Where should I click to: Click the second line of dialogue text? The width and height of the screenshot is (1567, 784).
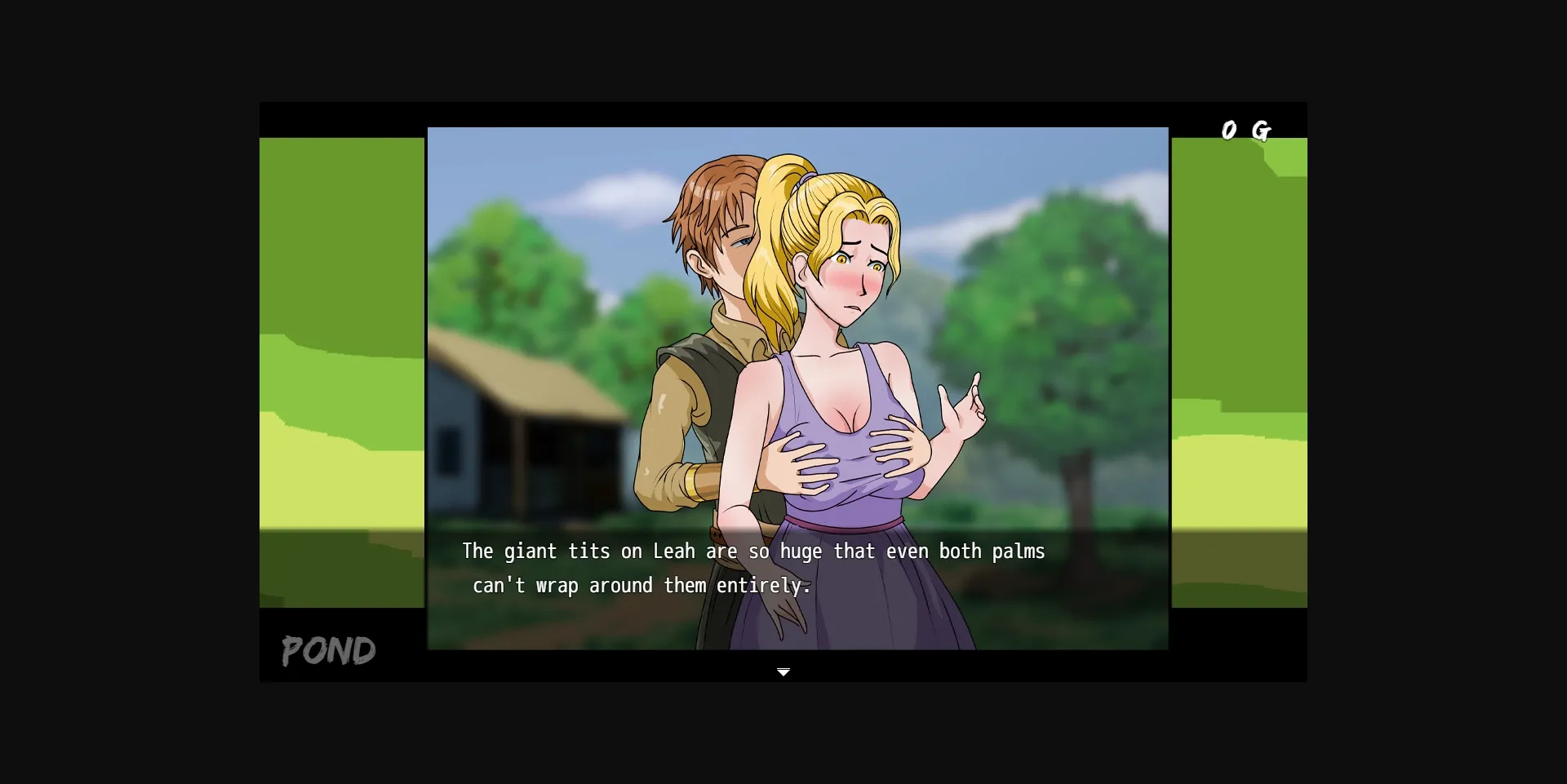tap(641, 585)
